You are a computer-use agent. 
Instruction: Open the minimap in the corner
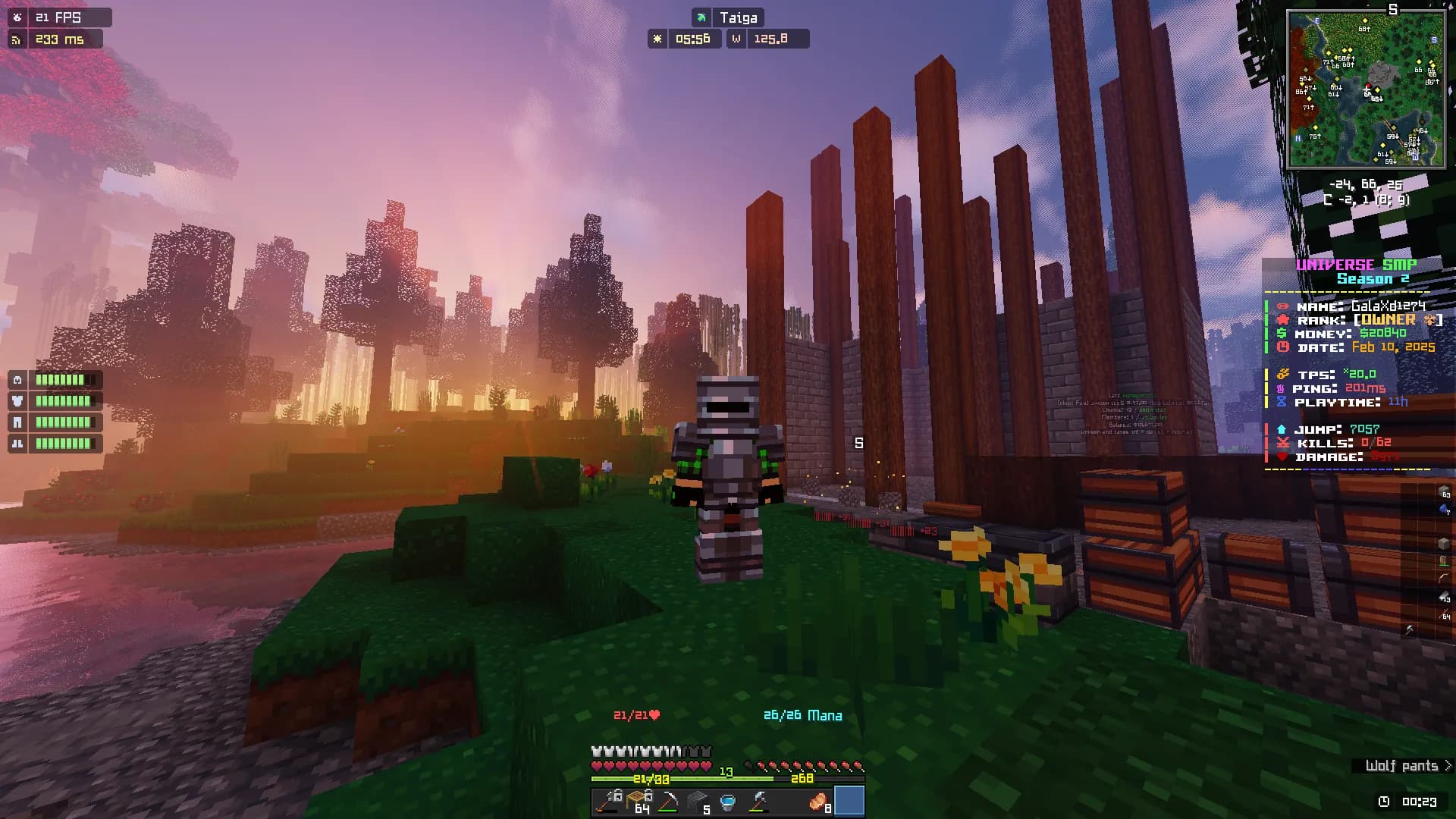[x=1367, y=89]
